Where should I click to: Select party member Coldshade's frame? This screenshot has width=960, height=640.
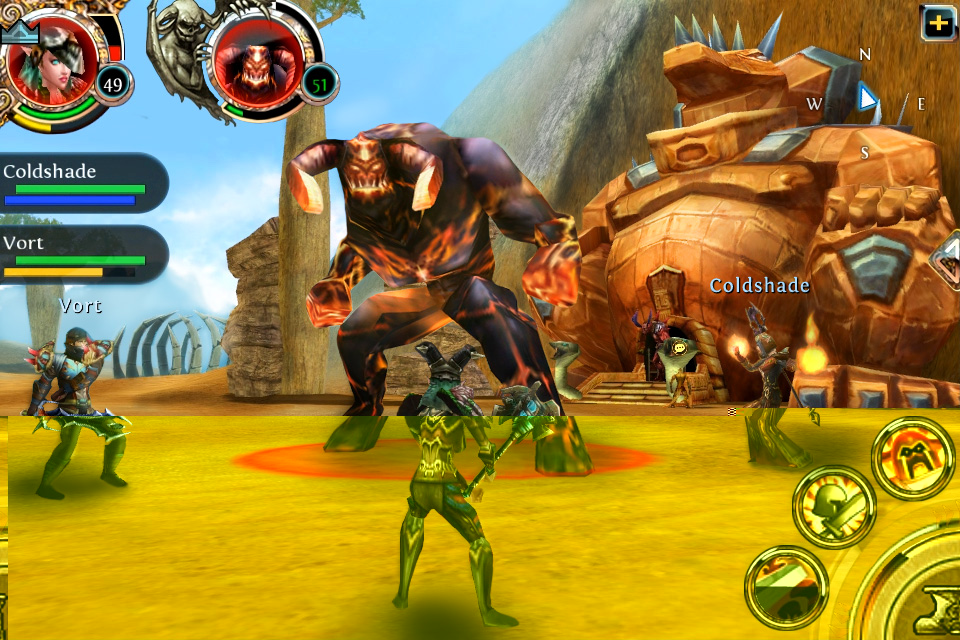[80, 183]
